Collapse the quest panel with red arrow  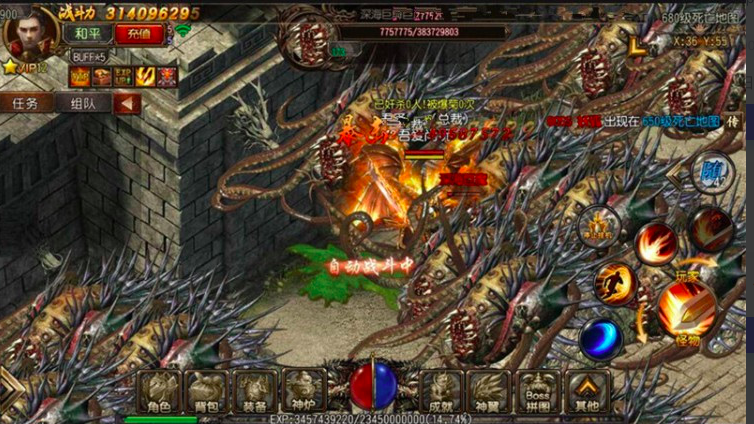click(126, 103)
